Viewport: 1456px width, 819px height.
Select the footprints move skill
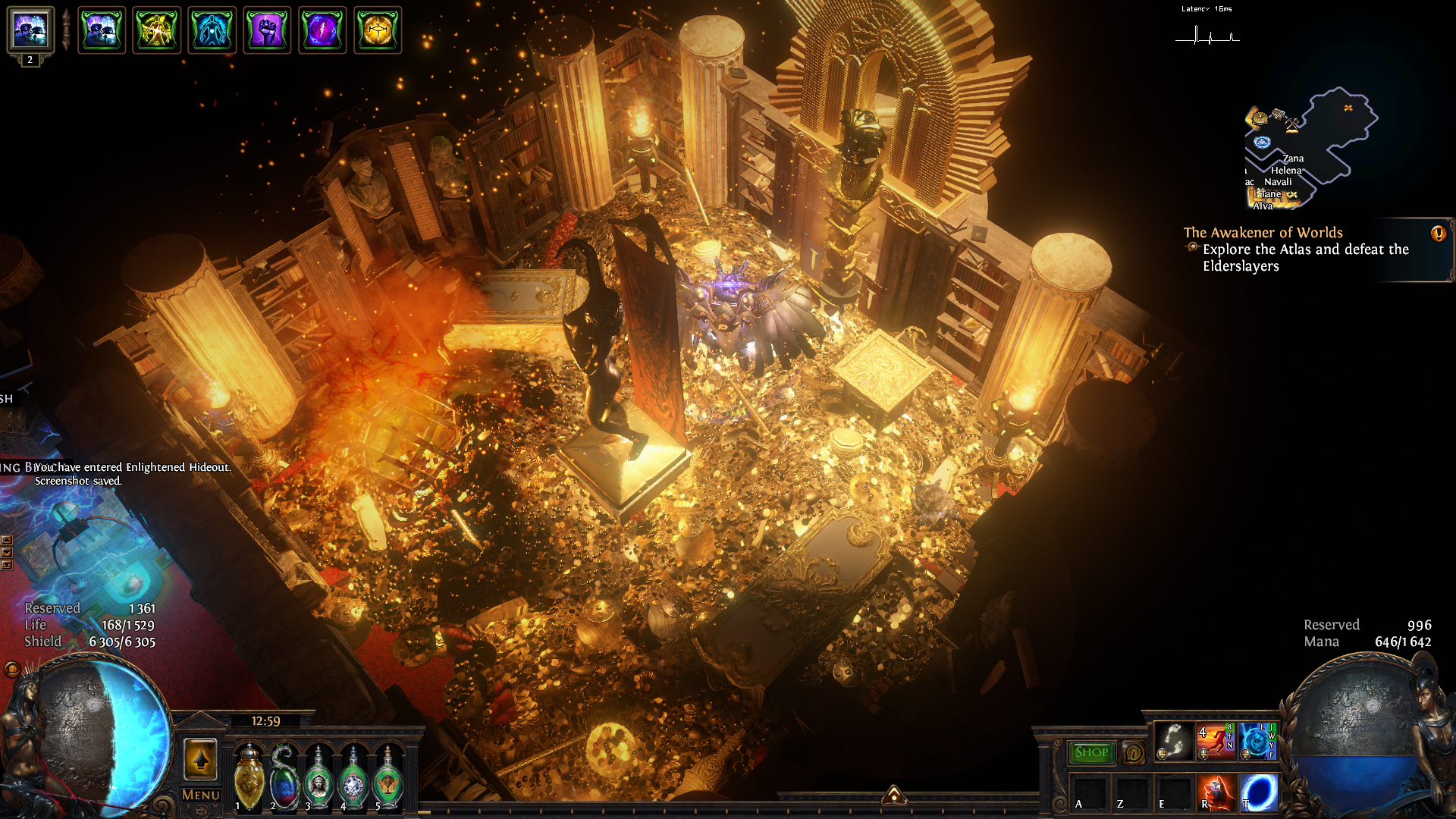(x=1173, y=741)
